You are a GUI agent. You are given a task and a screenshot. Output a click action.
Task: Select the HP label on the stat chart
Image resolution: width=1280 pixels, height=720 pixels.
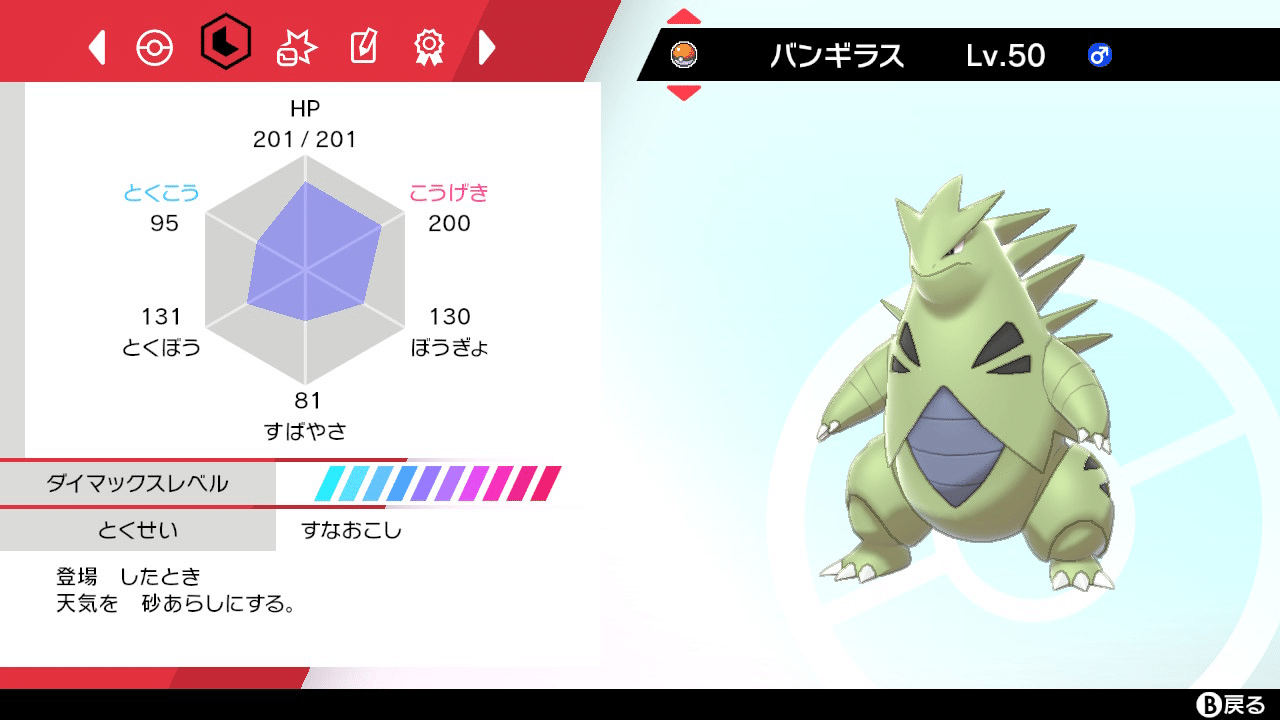305,108
